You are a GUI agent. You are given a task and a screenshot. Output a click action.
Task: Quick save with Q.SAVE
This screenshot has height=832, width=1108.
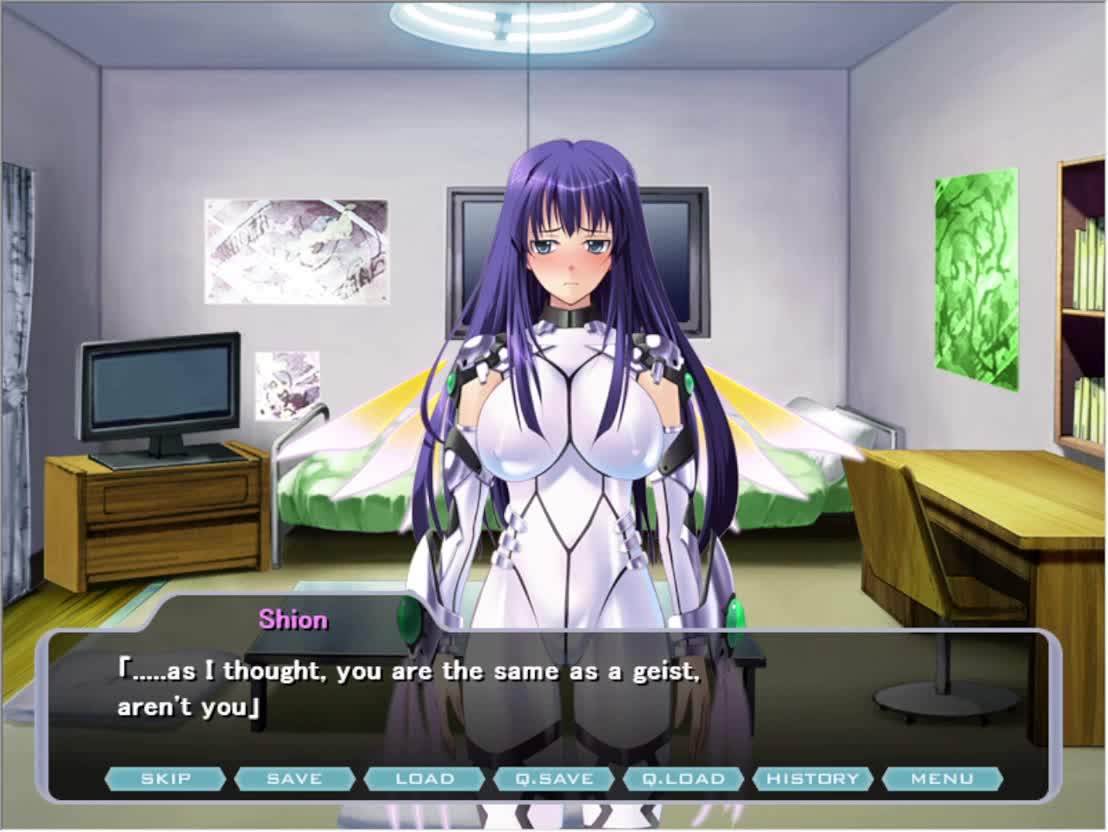554,778
